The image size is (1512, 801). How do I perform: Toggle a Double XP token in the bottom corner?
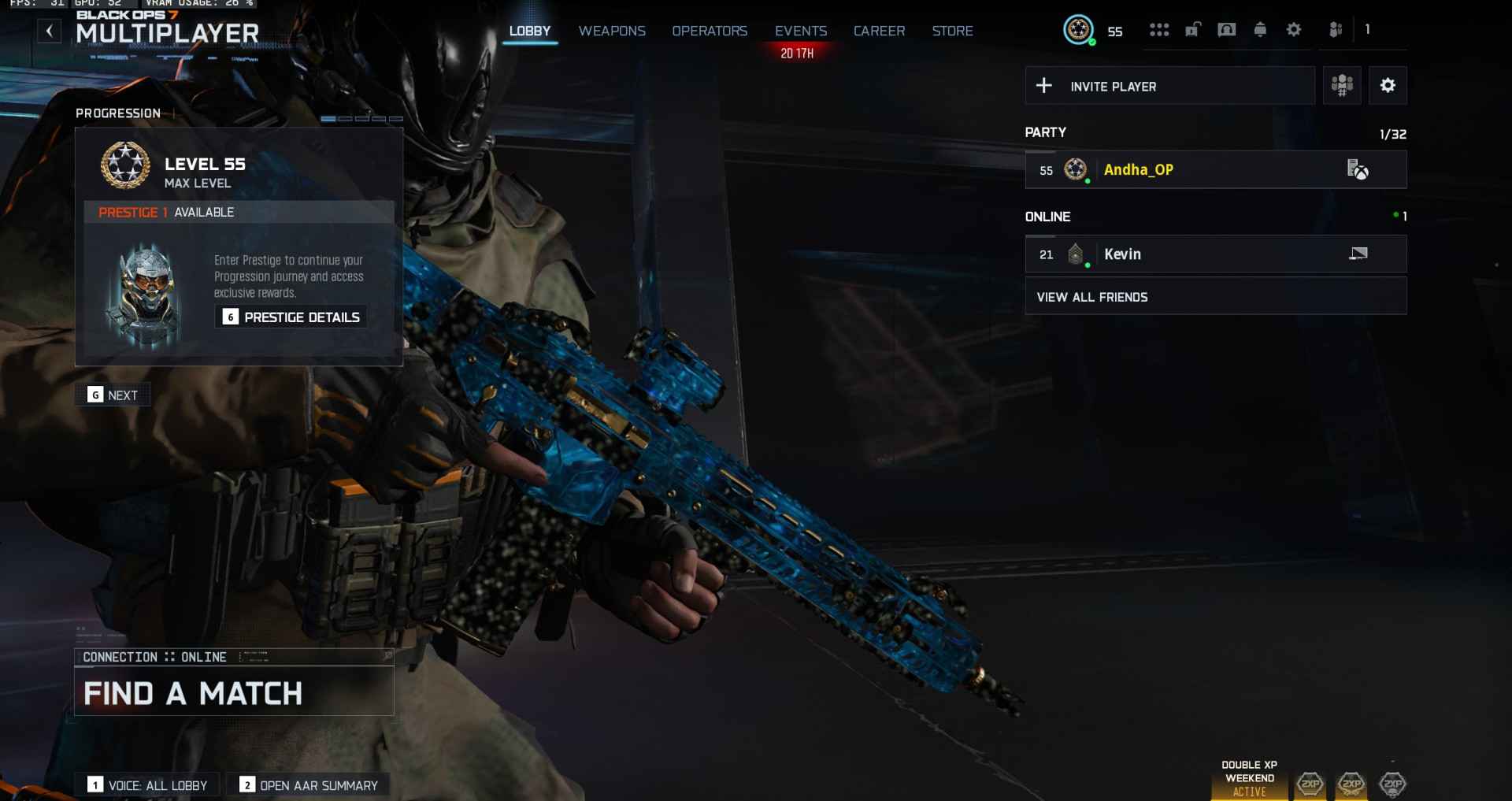1310,784
